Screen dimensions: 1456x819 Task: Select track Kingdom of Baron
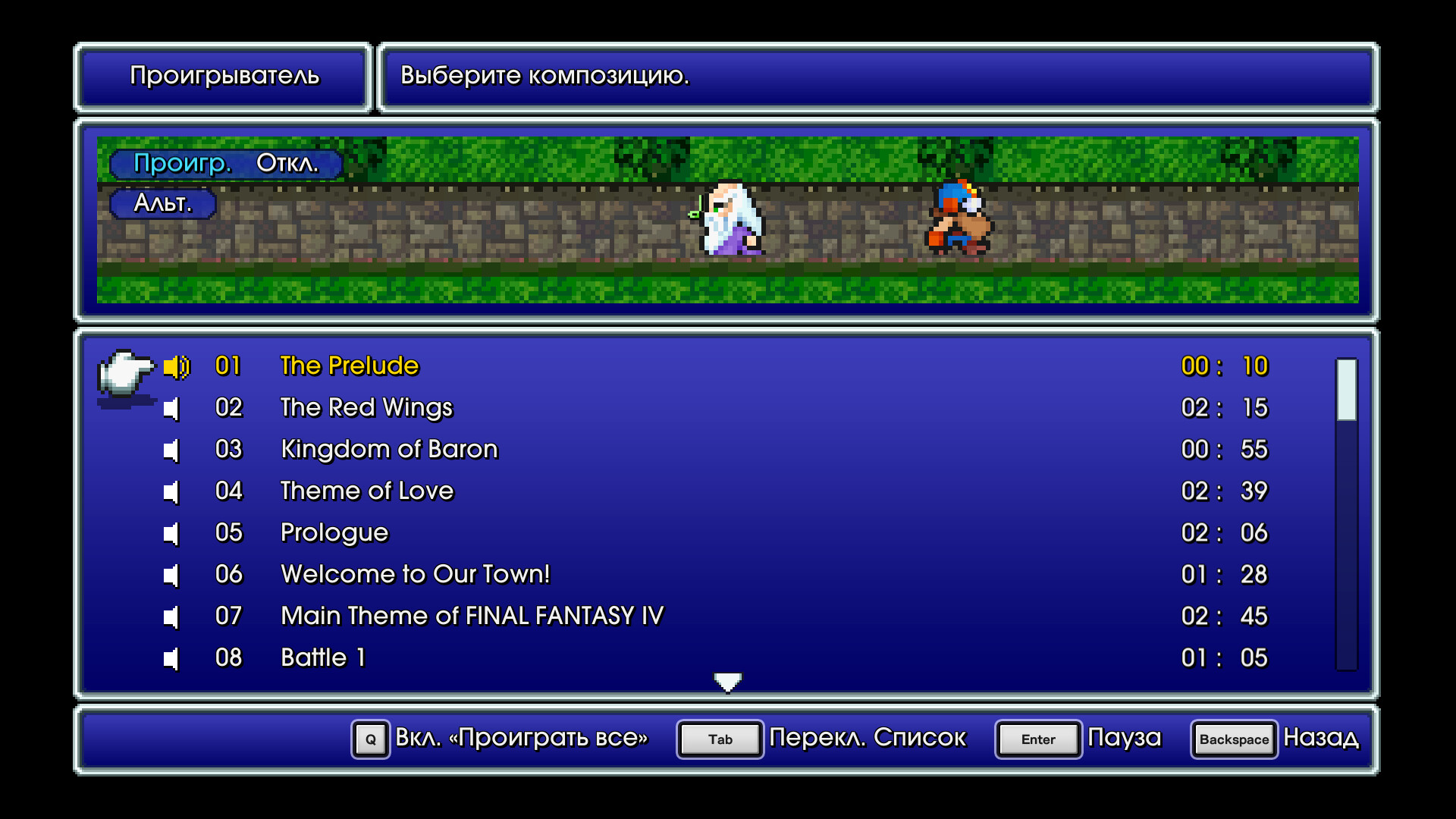click(389, 449)
